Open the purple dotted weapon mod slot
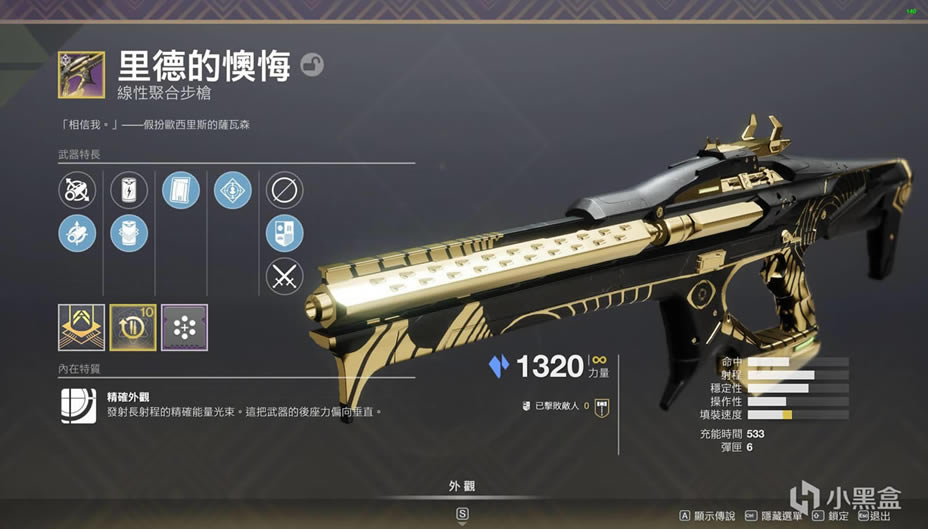This screenshot has height=529, width=928. coord(184,327)
